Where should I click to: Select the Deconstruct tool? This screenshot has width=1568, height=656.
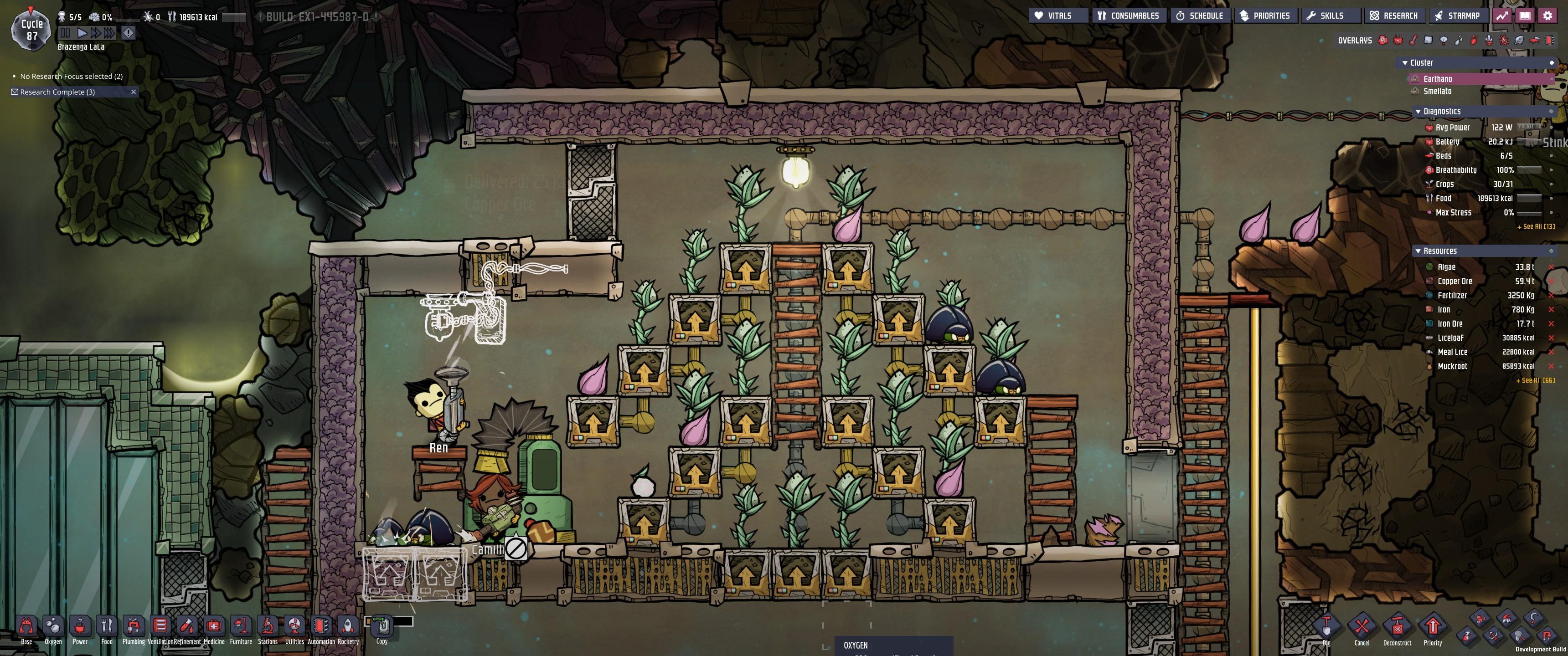[x=1398, y=625]
